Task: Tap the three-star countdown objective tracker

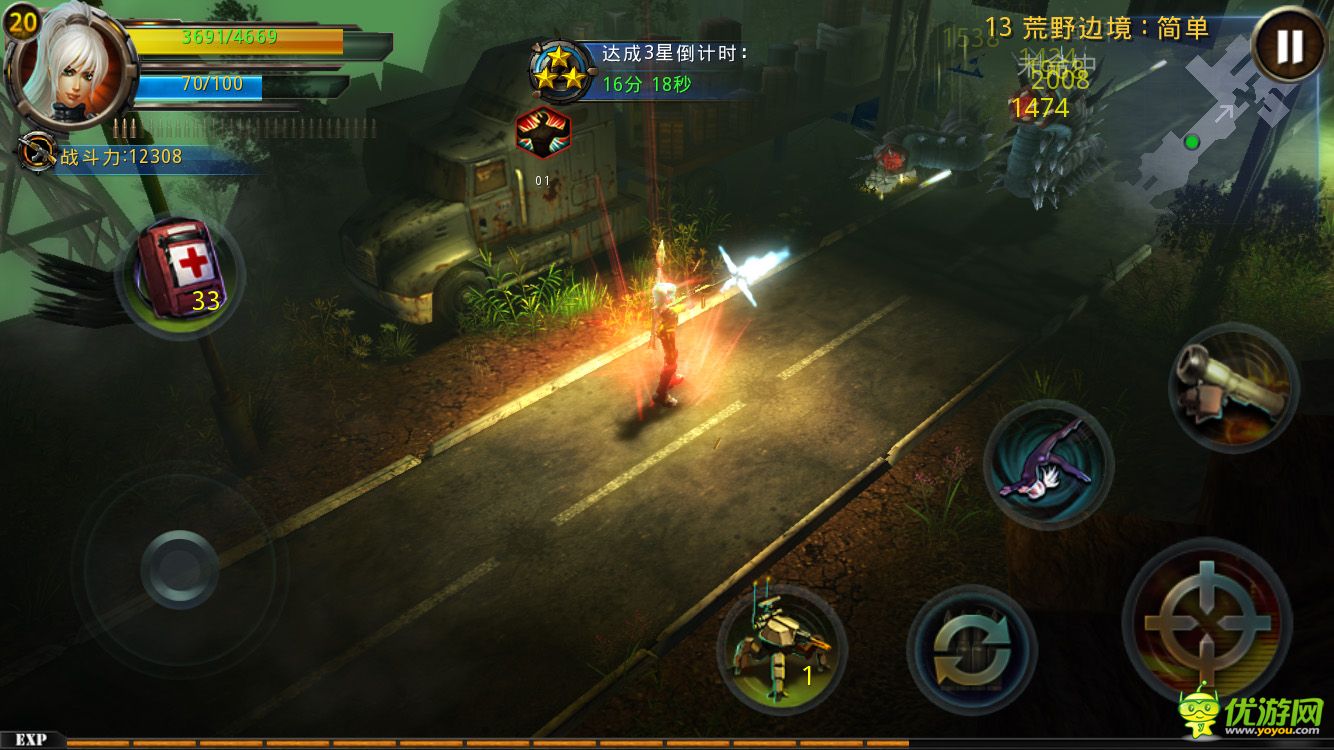Action: click(640, 70)
